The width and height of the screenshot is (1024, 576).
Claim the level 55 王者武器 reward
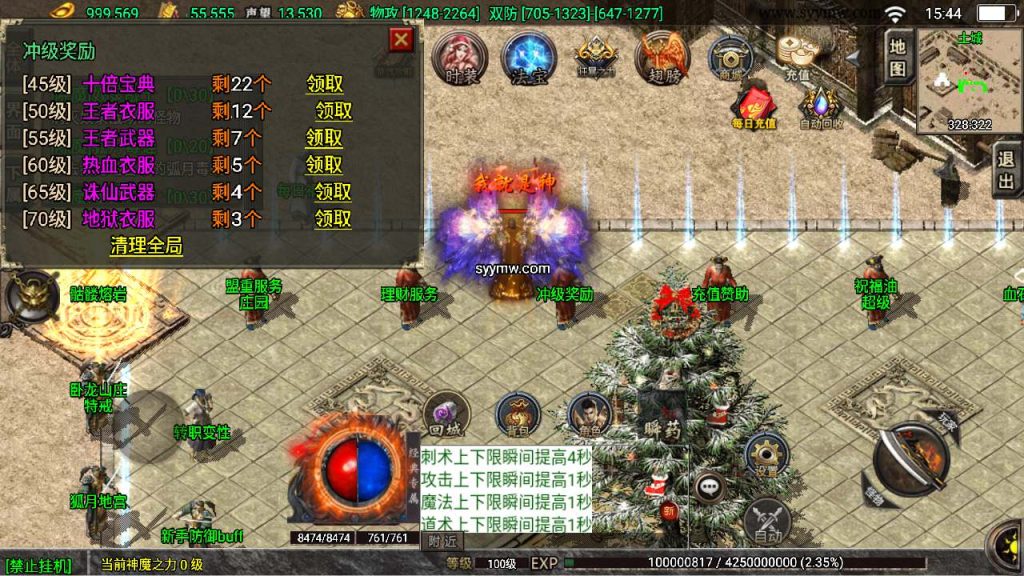(x=324, y=138)
